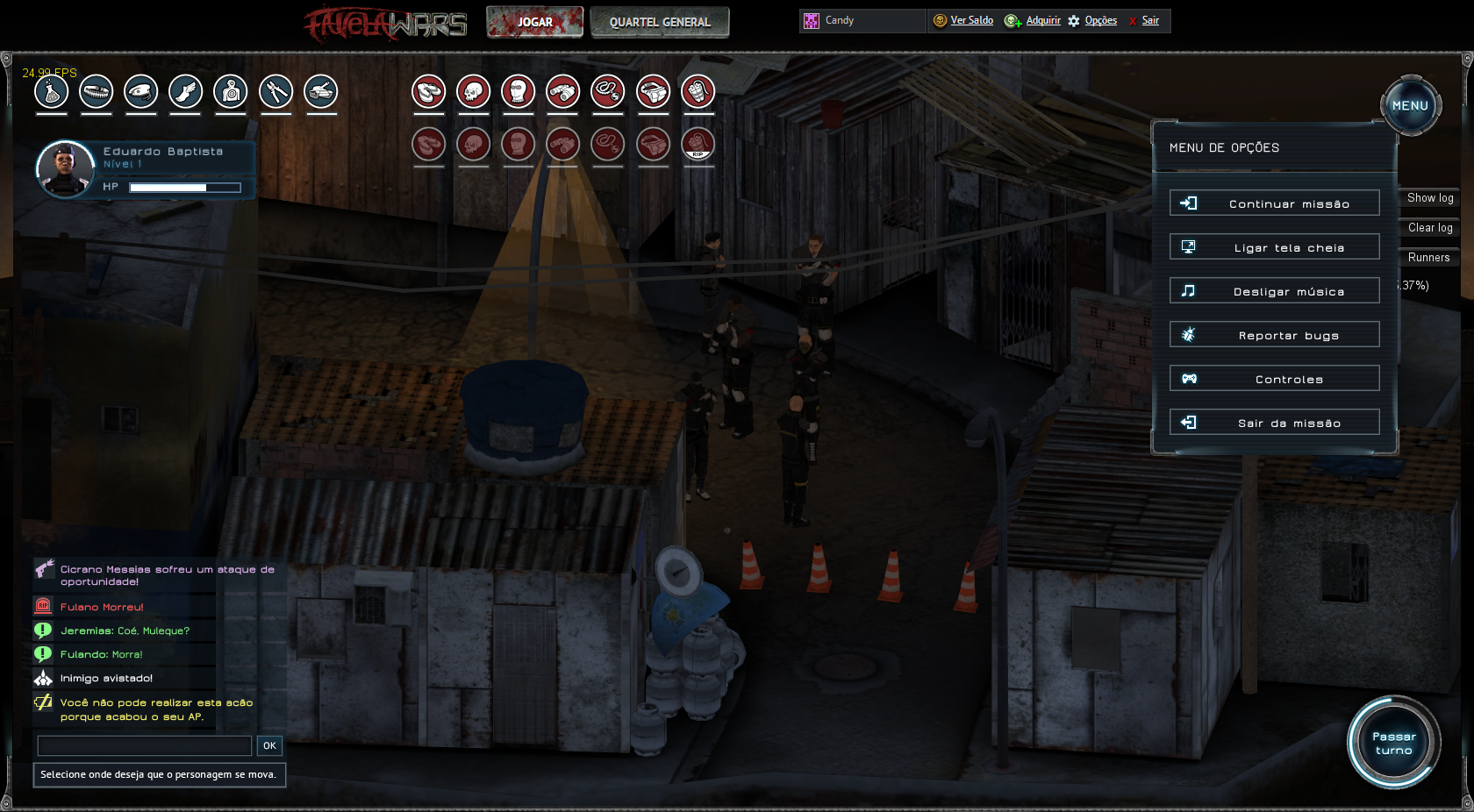
Task: Open the Controles screen
Action: [1274, 379]
